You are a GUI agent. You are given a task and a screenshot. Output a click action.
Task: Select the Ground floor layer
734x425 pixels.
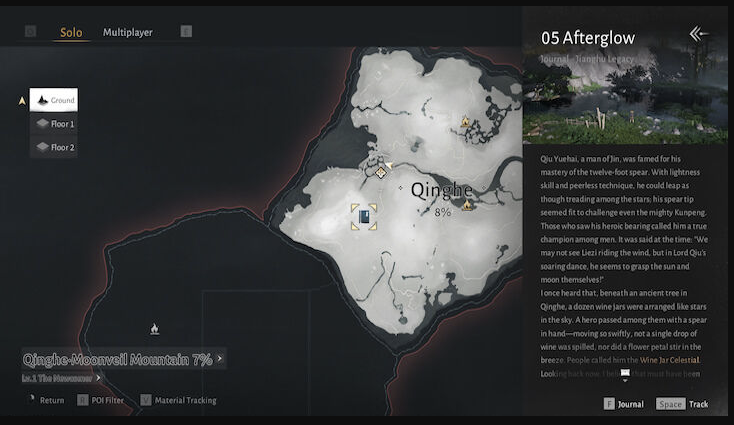tap(54, 100)
